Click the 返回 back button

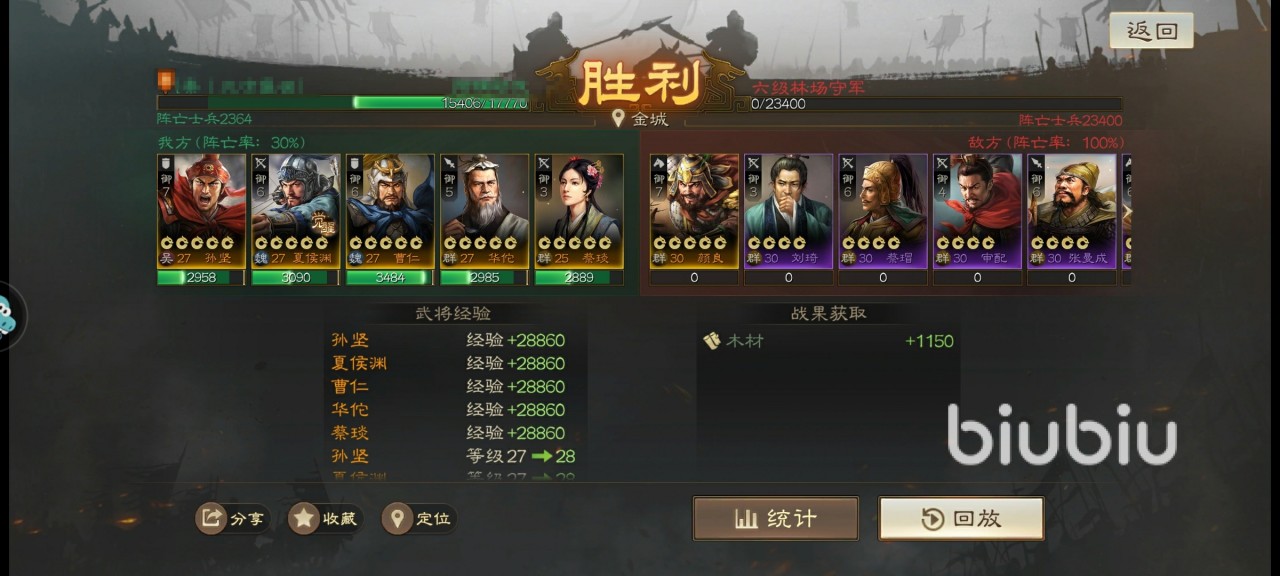click(x=1151, y=31)
